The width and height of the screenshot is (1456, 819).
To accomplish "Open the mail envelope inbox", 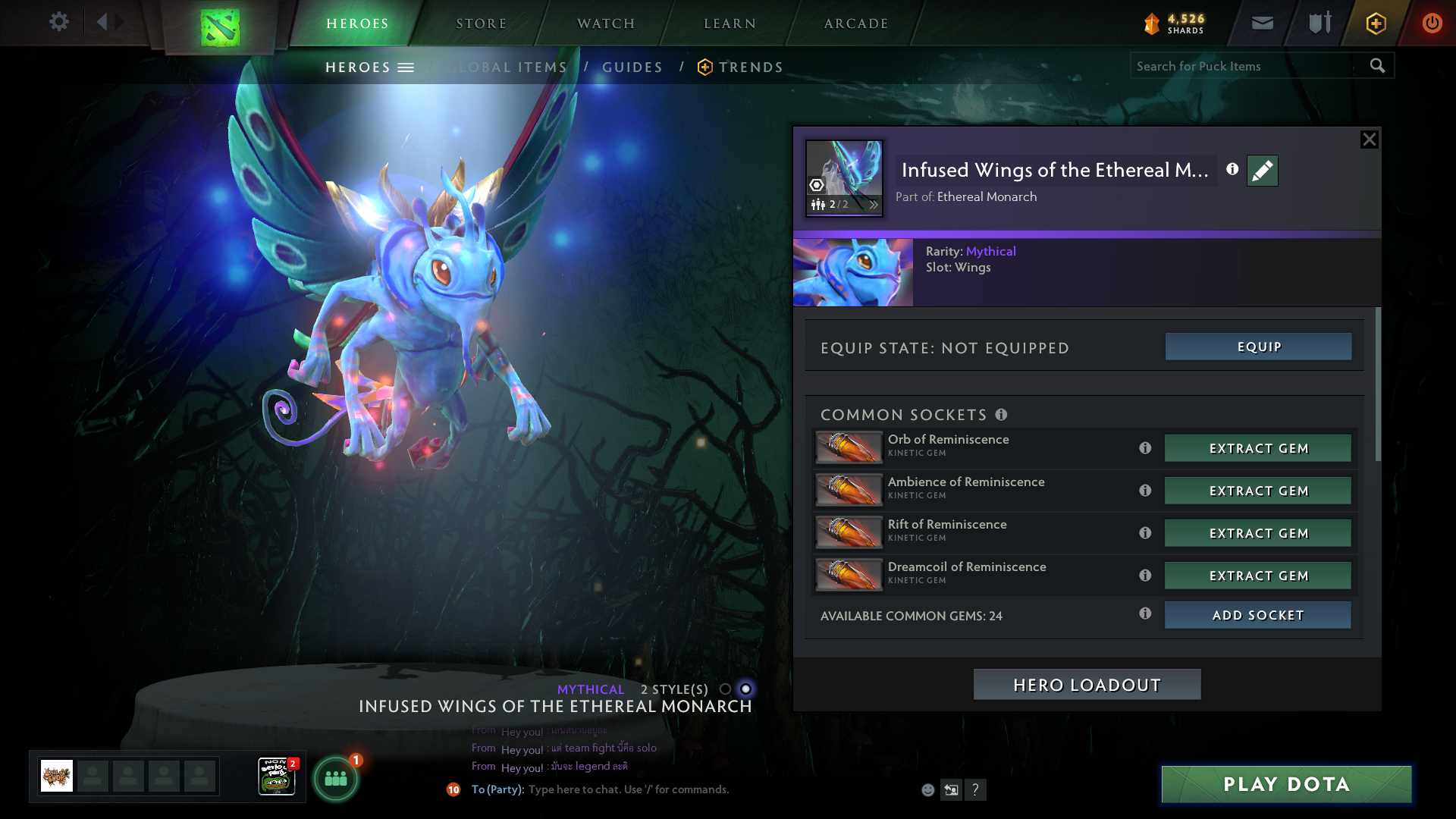I will click(1262, 23).
